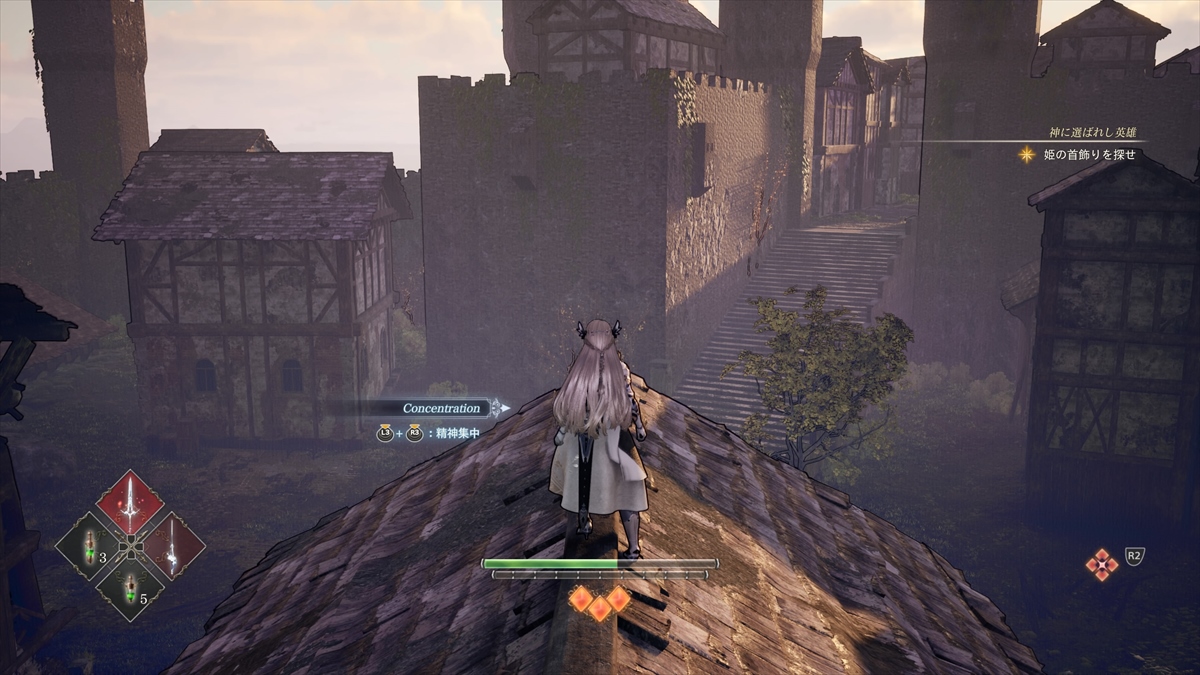Image resolution: width=1200 pixels, height=675 pixels.
Task: Open the quest objective 姫の首飾りを探せ
Action: 1086,154
